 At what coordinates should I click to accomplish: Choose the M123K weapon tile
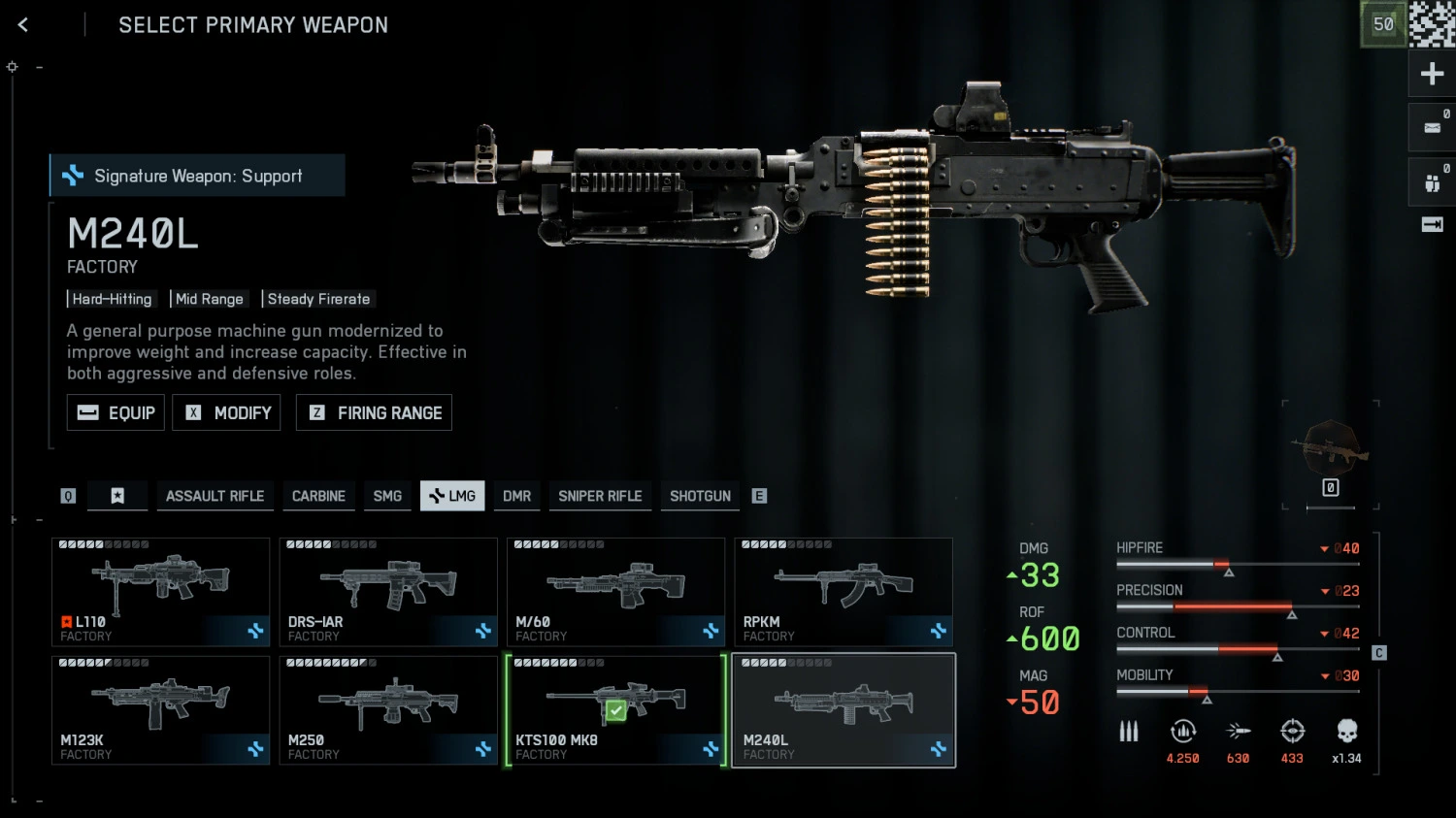click(160, 710)
